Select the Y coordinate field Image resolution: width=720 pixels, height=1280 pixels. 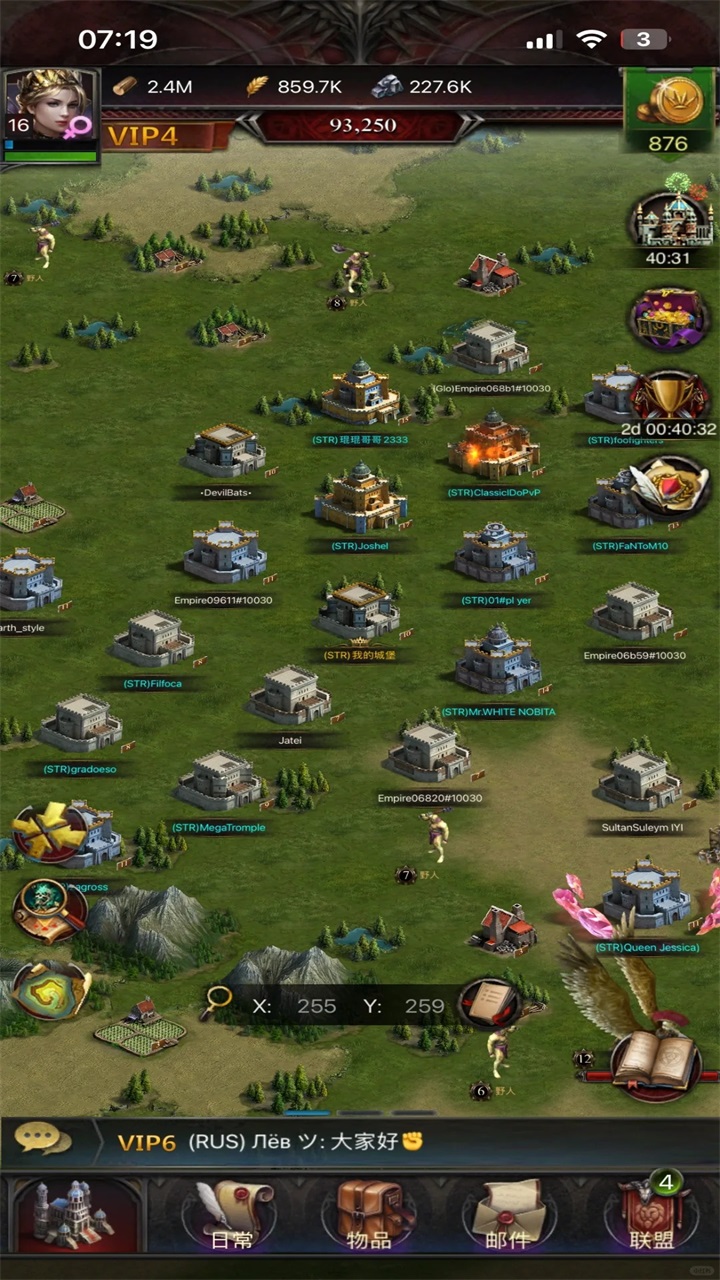(424, 1006)
